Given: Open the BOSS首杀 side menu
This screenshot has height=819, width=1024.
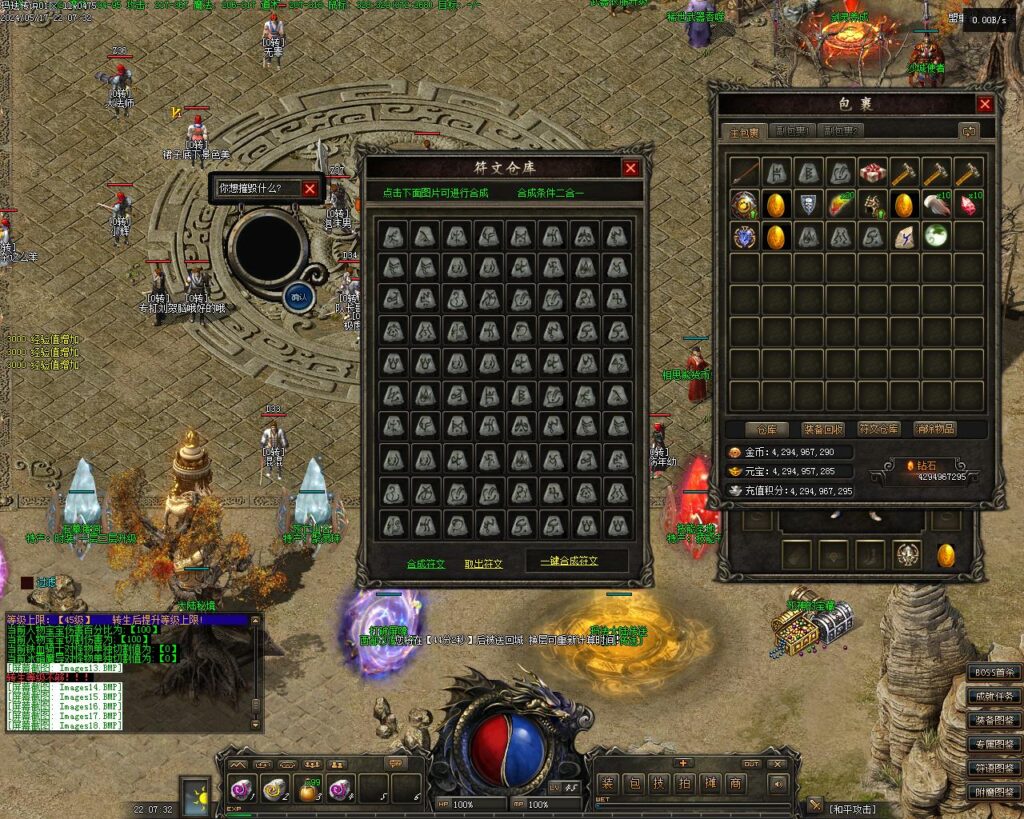Looking at the screenshot, I should [x=994, y=672].
